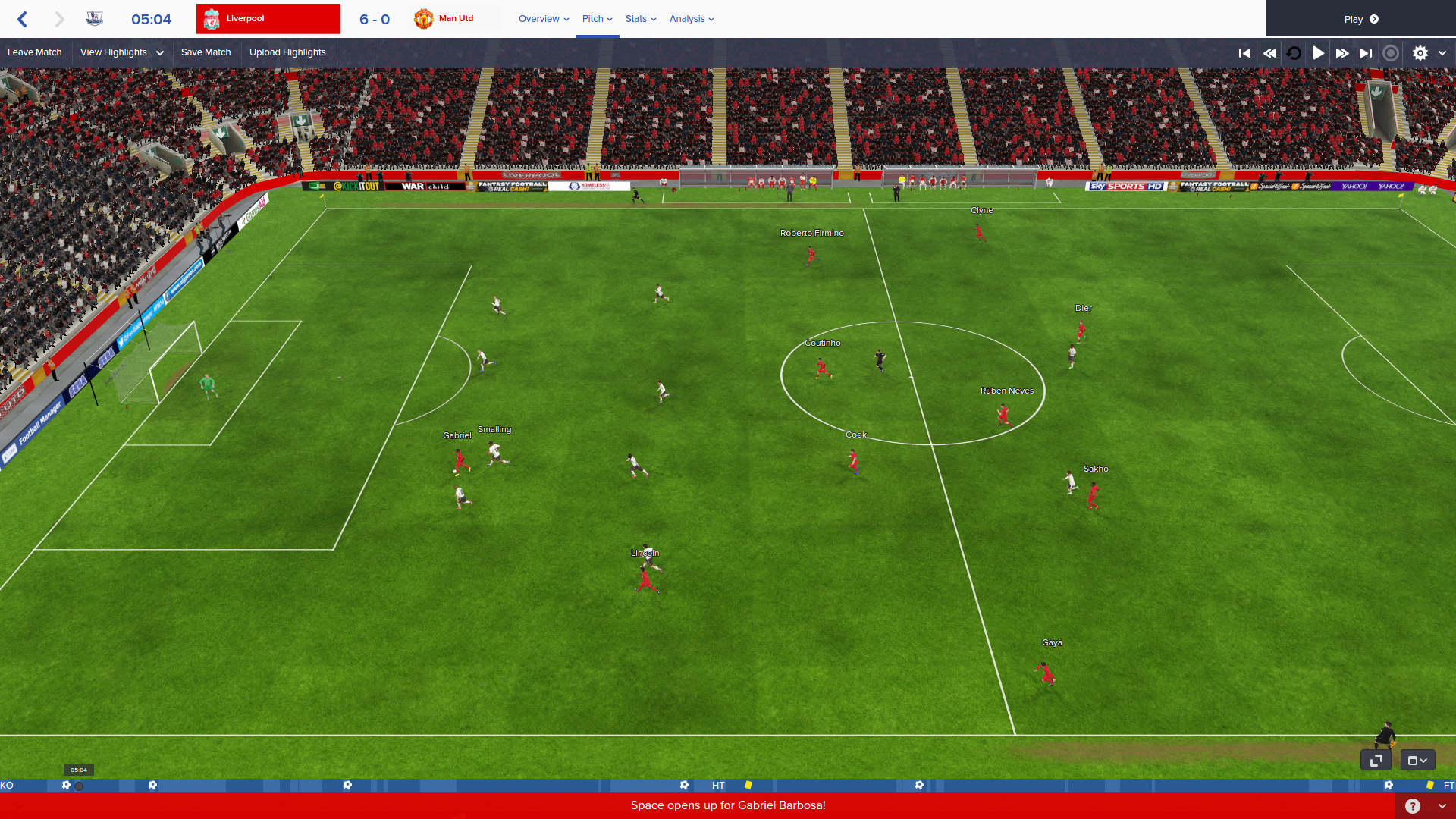Replay the current highlight

[x=1294, y=53]
